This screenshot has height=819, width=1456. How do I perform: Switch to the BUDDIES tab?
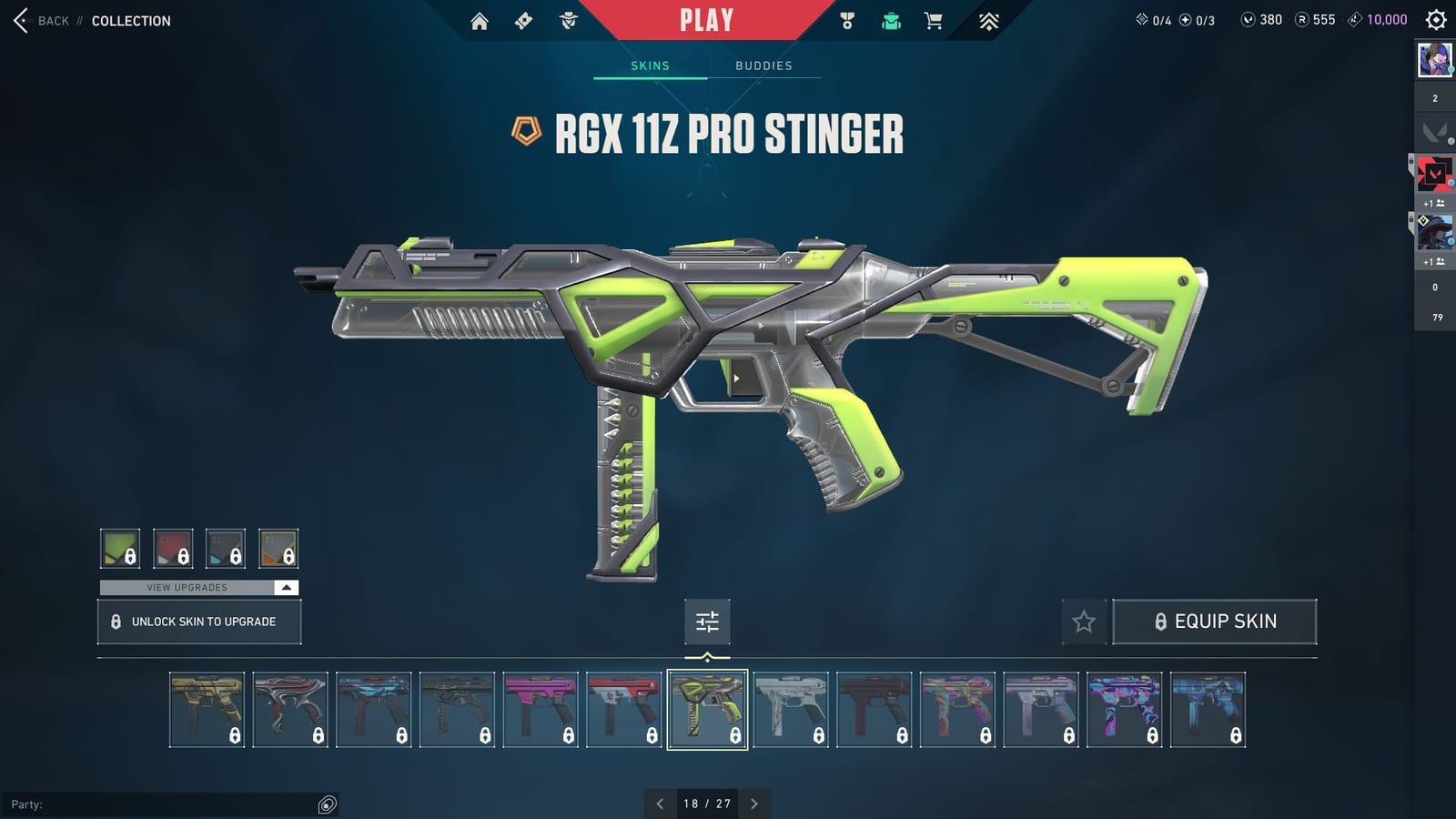coord(764,65)
